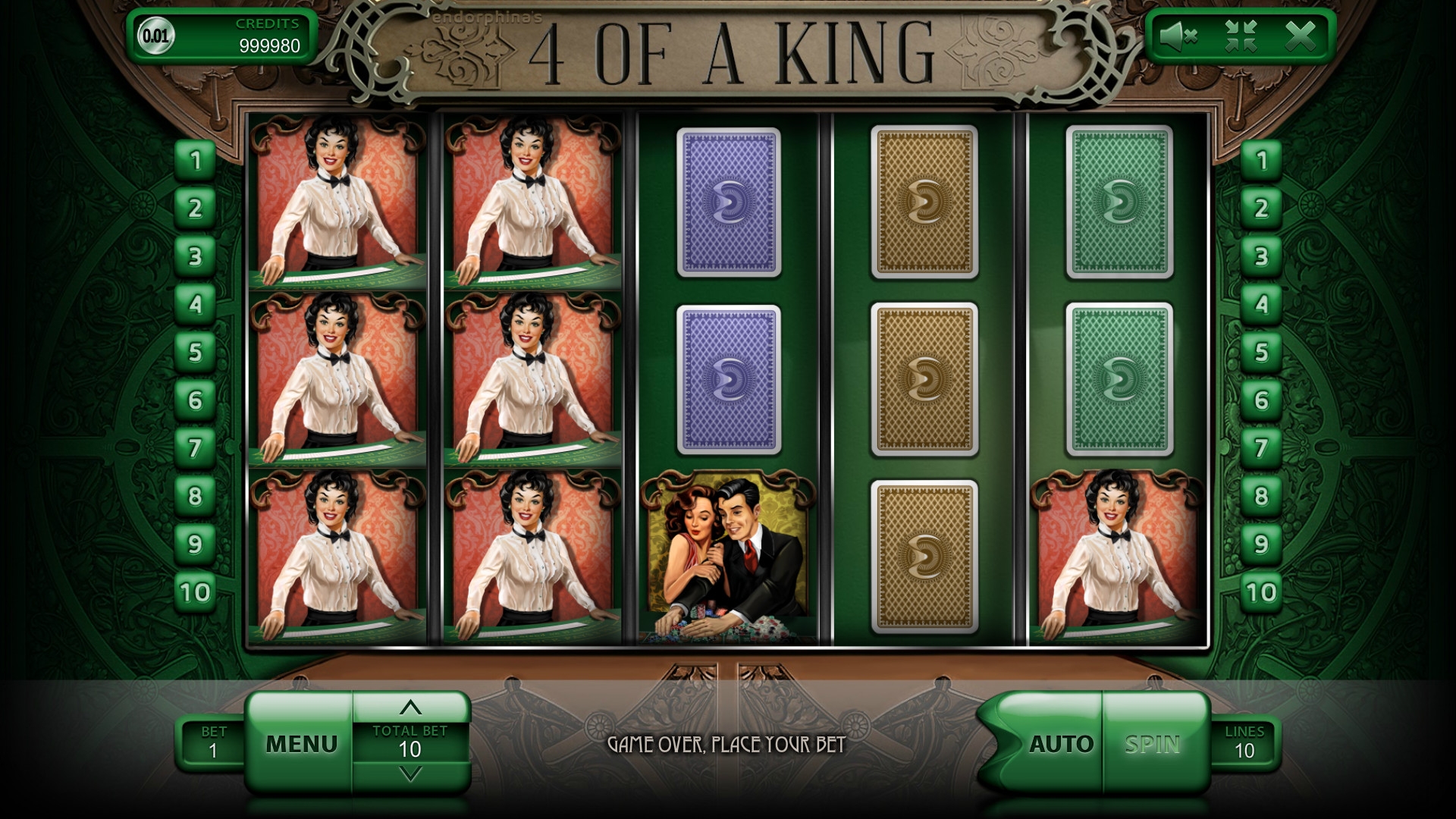Spin the reels with SPIN button
The width and height of the screenshot is (1456, 819).
coord(1153,744)
